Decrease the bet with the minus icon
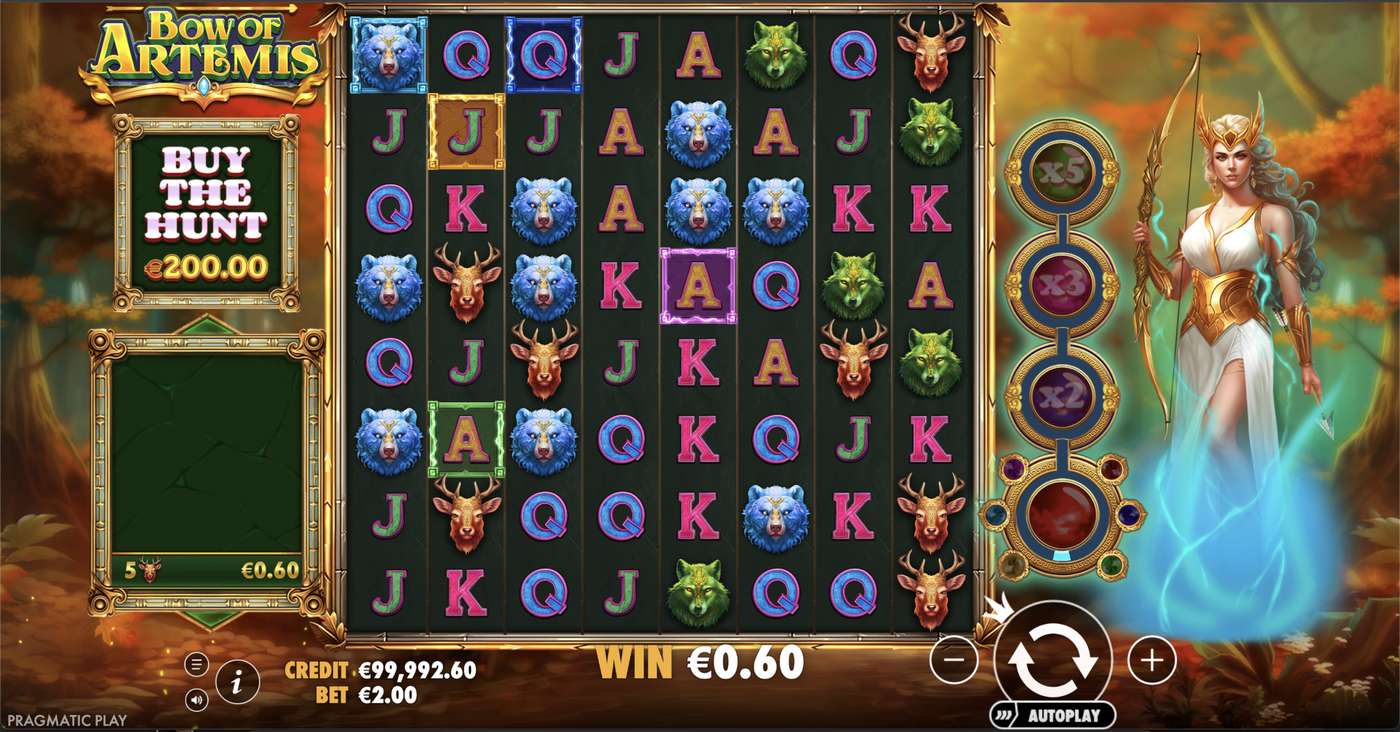 click(956, 660)
